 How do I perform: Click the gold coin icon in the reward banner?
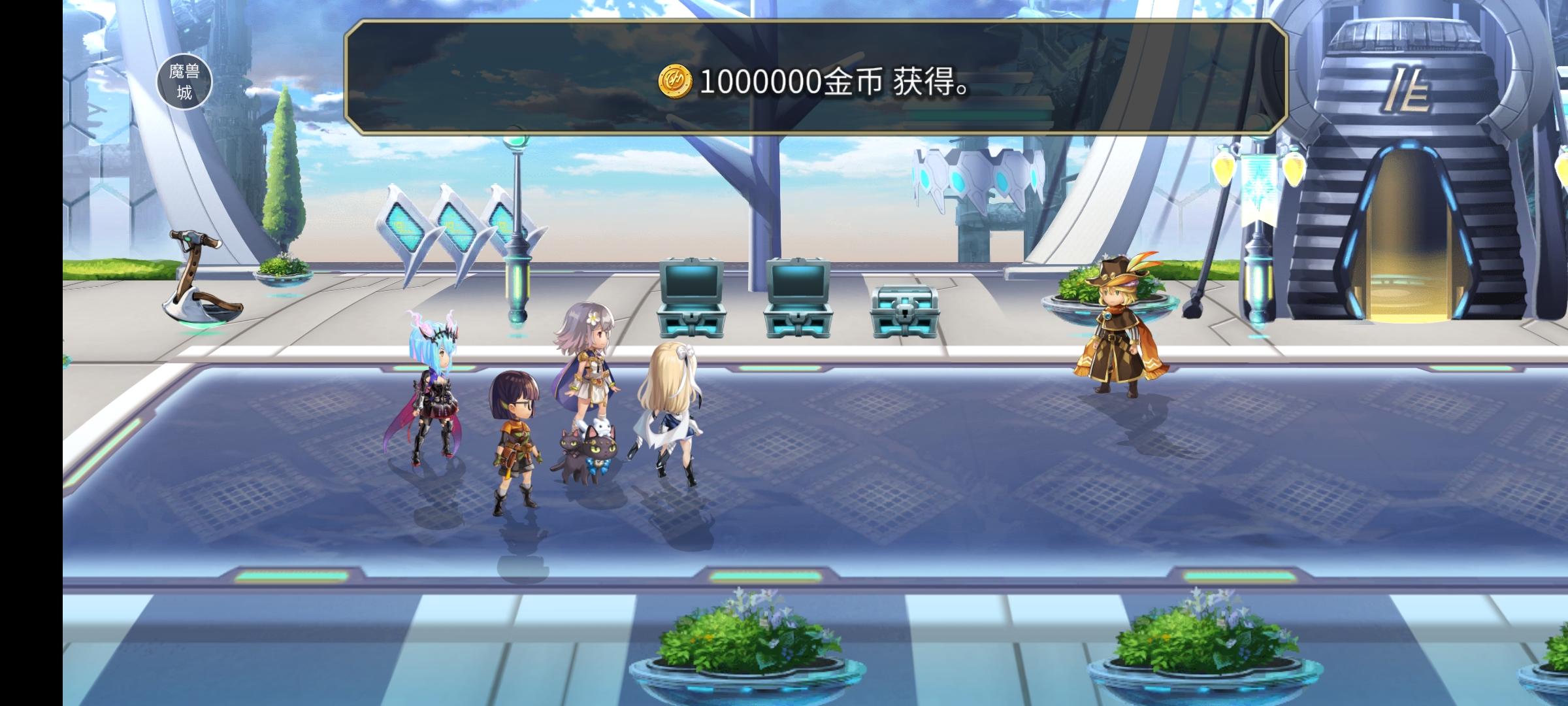click(x=676, y=80)
